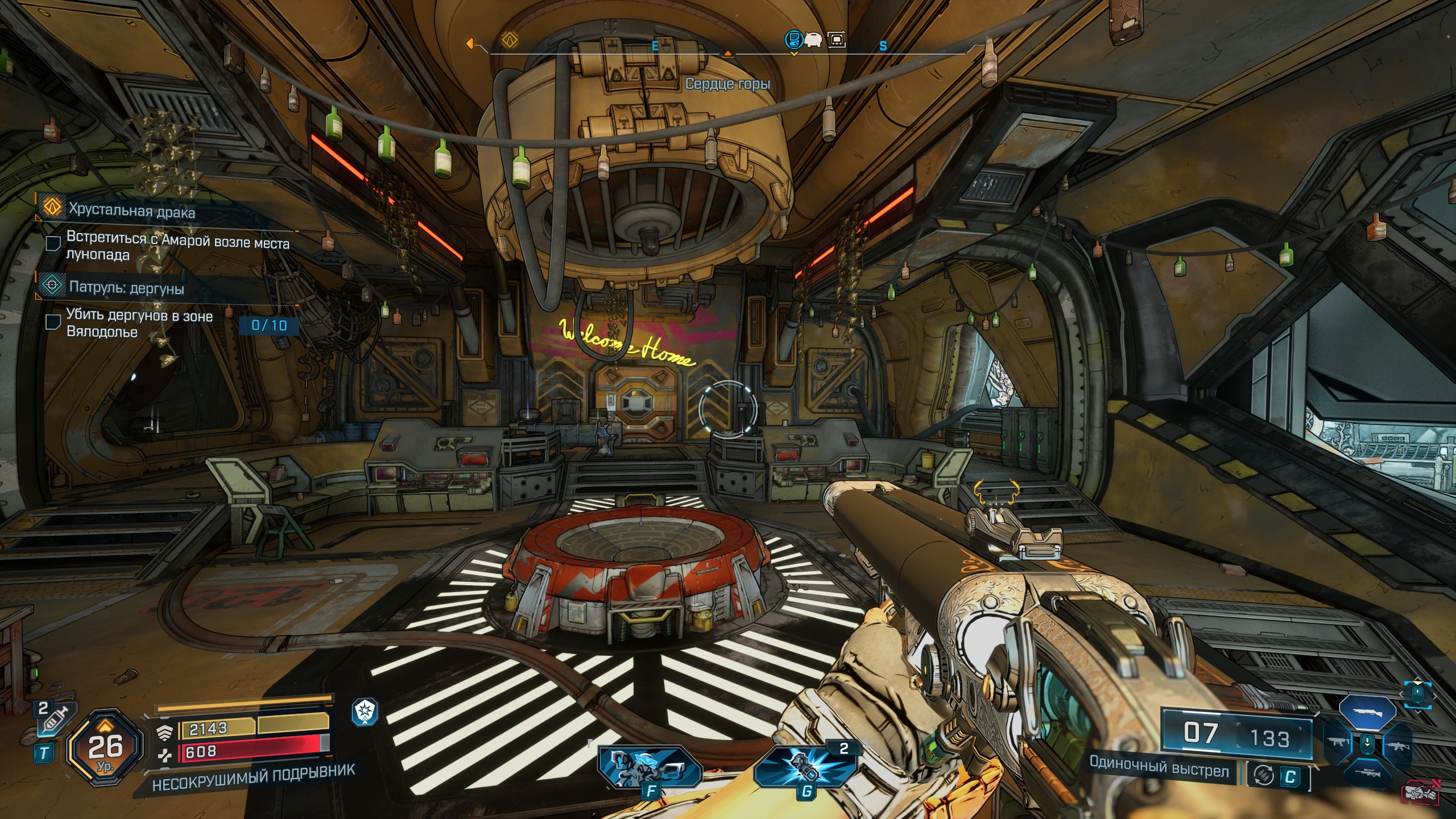Activate the action skill icon
This screenshot has width=1456, height=819.
click(650, 768)
